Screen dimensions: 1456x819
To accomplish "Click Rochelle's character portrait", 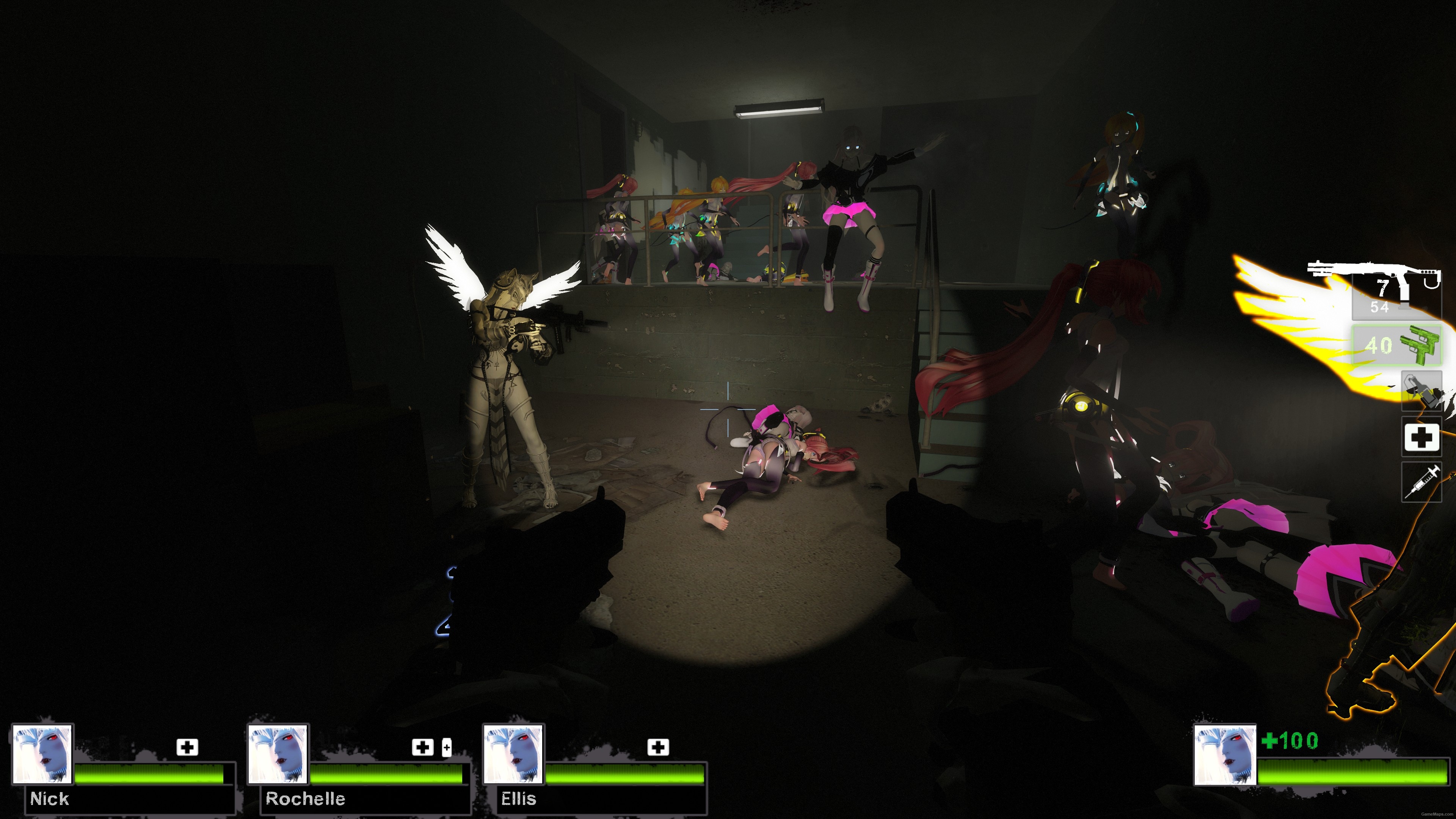I will tap(278, 755).
